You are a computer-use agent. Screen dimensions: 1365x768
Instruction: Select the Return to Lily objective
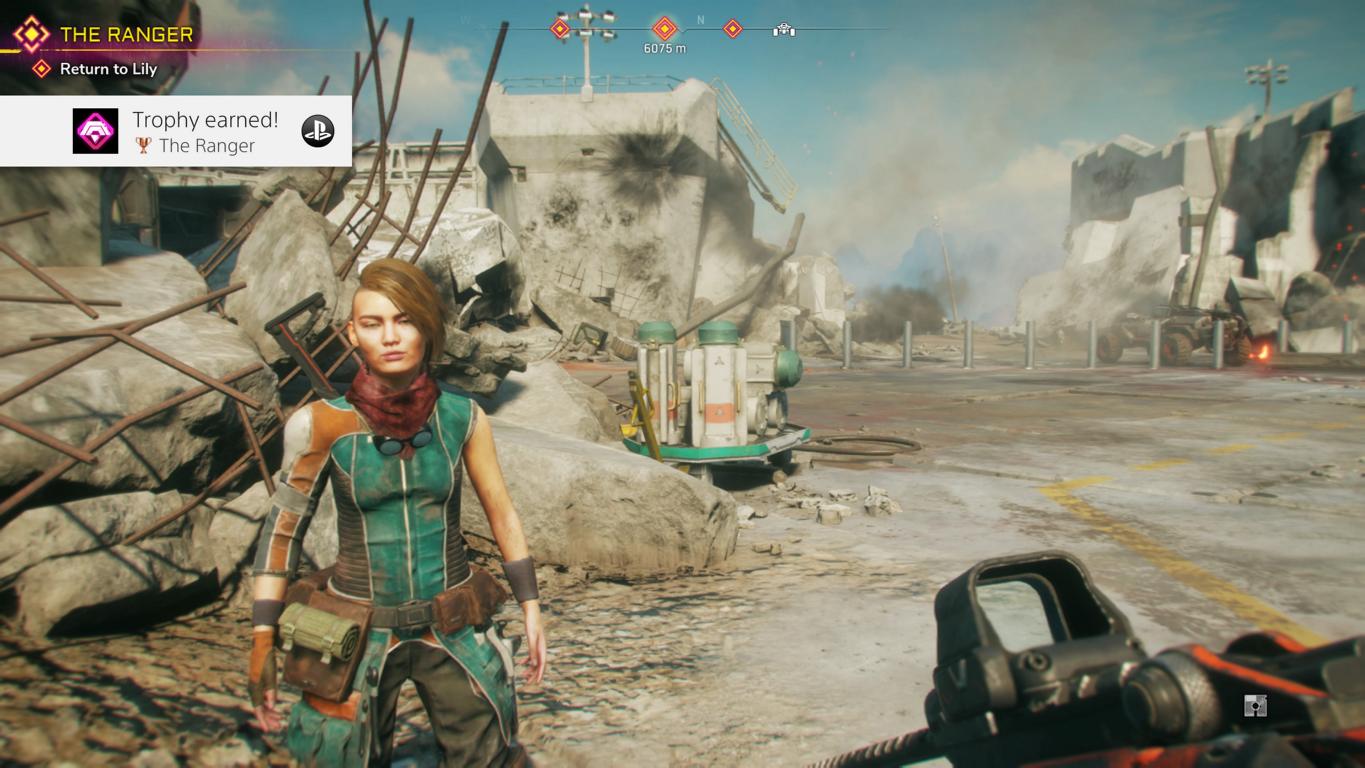(x=108, y=69)
